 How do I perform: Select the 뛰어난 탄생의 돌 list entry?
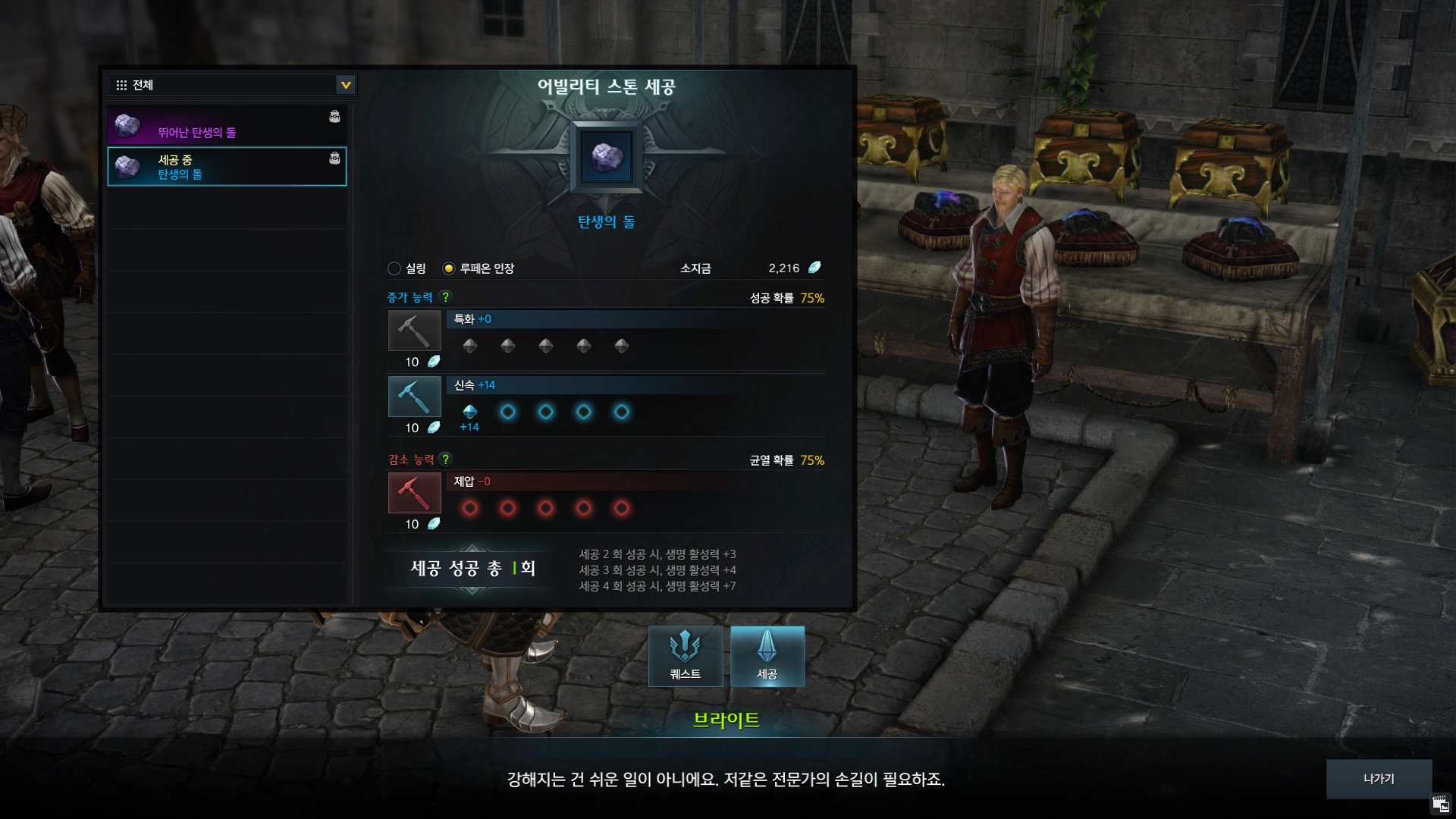coord(227,126)
